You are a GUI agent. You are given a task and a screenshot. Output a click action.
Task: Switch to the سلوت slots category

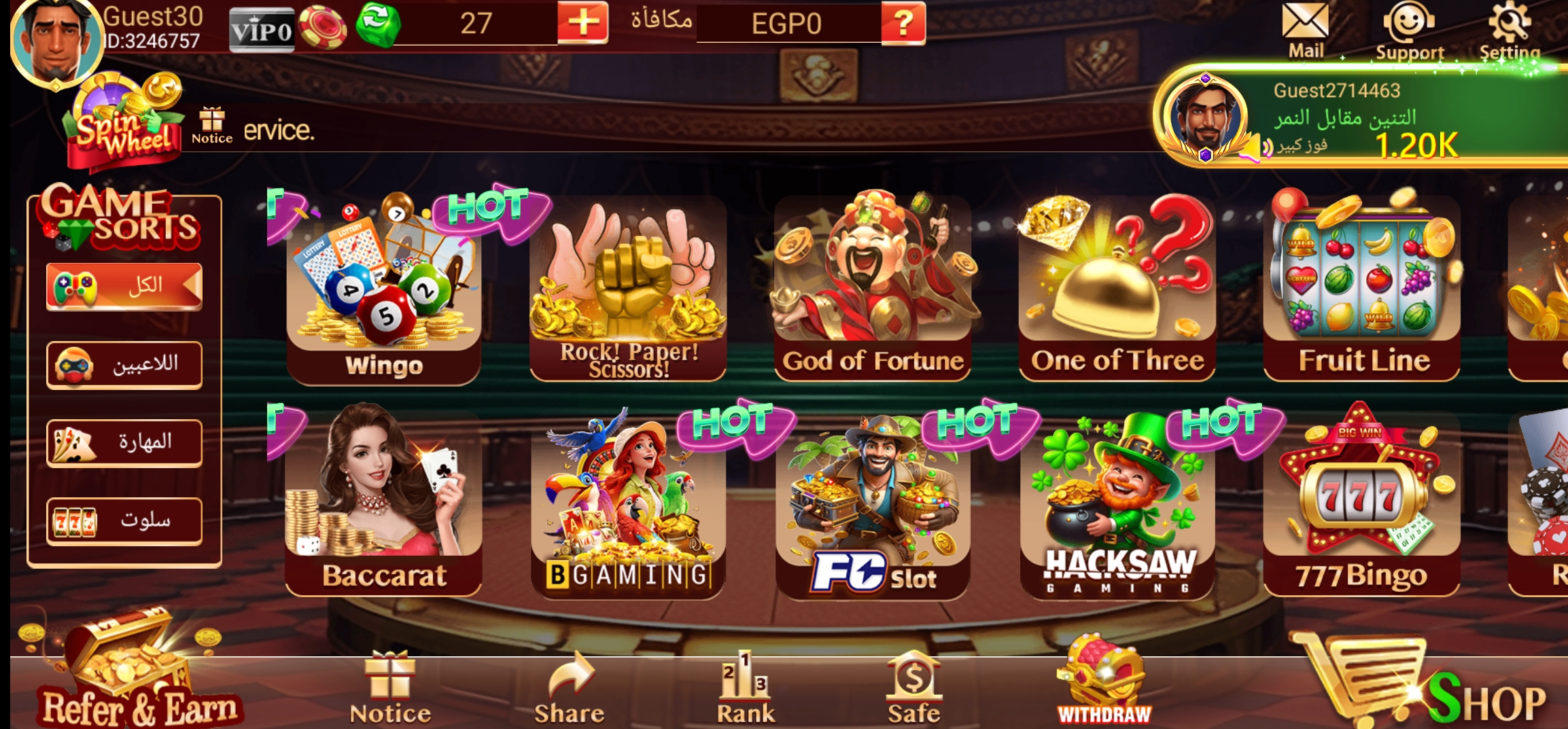124,520
